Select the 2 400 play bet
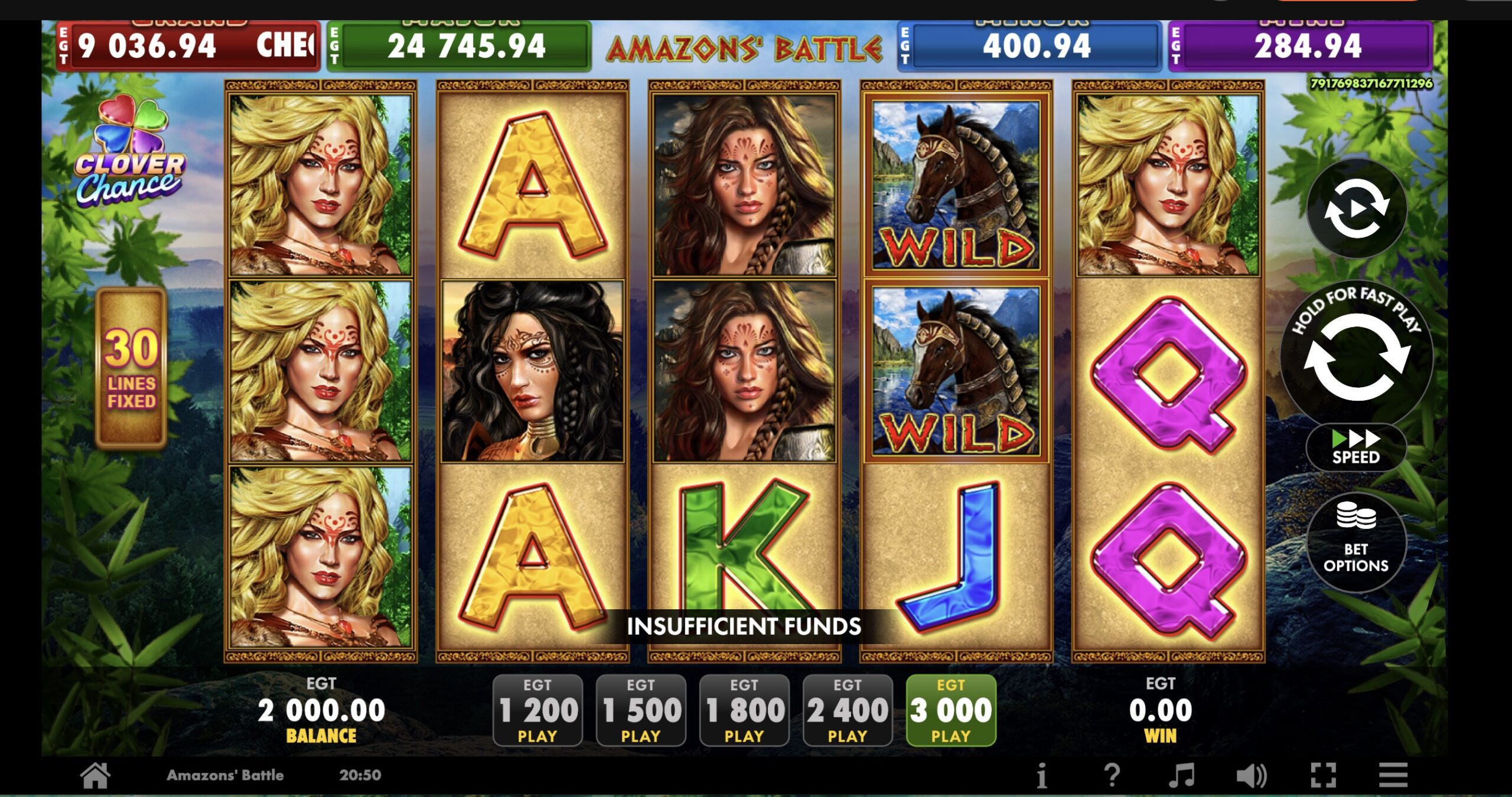Image resolution: width=1512 pixels, height=797 pixels. pos(848,710)
